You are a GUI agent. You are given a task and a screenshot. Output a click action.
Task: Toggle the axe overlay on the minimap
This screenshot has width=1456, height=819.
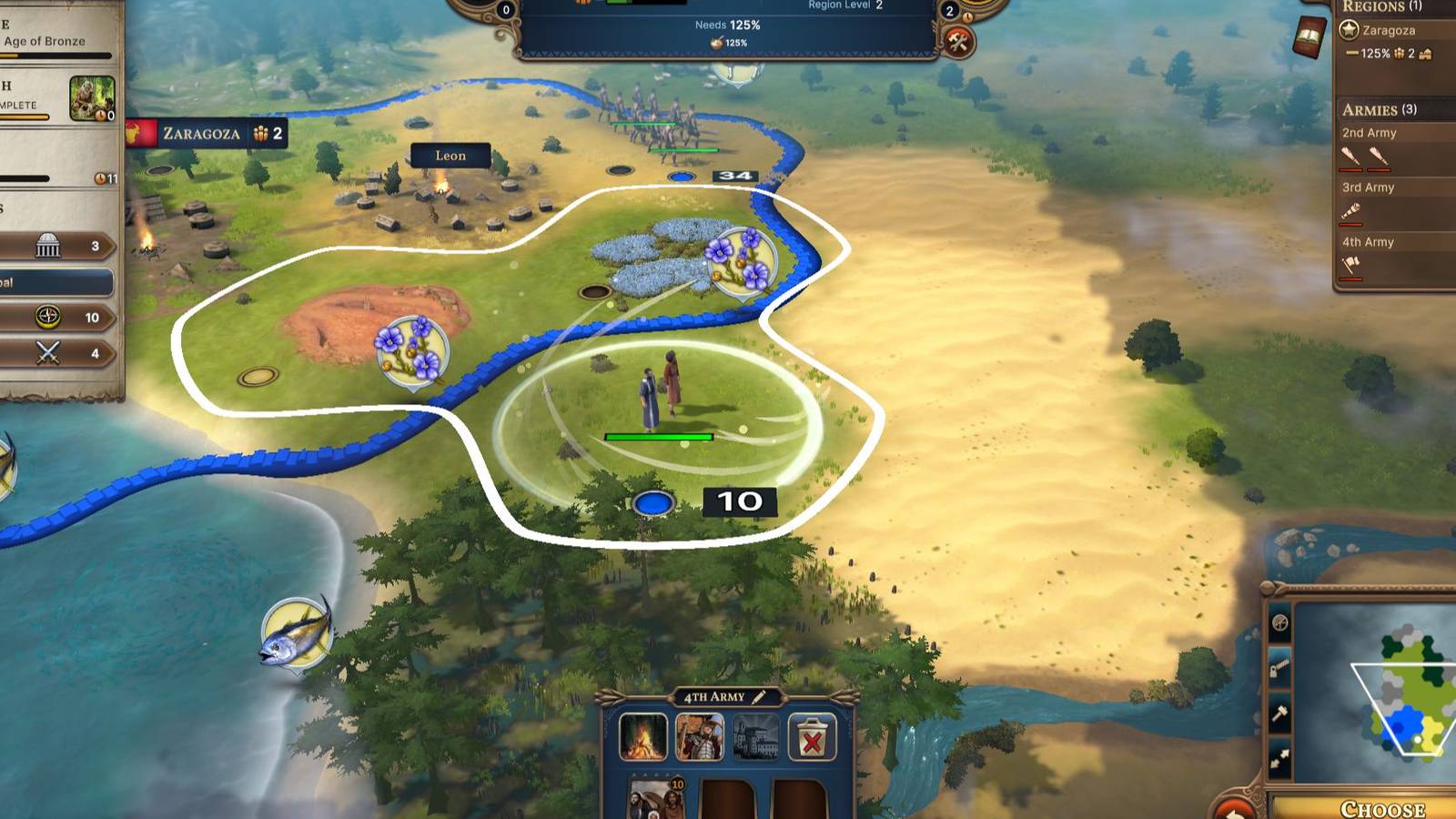click(1279, 664)
